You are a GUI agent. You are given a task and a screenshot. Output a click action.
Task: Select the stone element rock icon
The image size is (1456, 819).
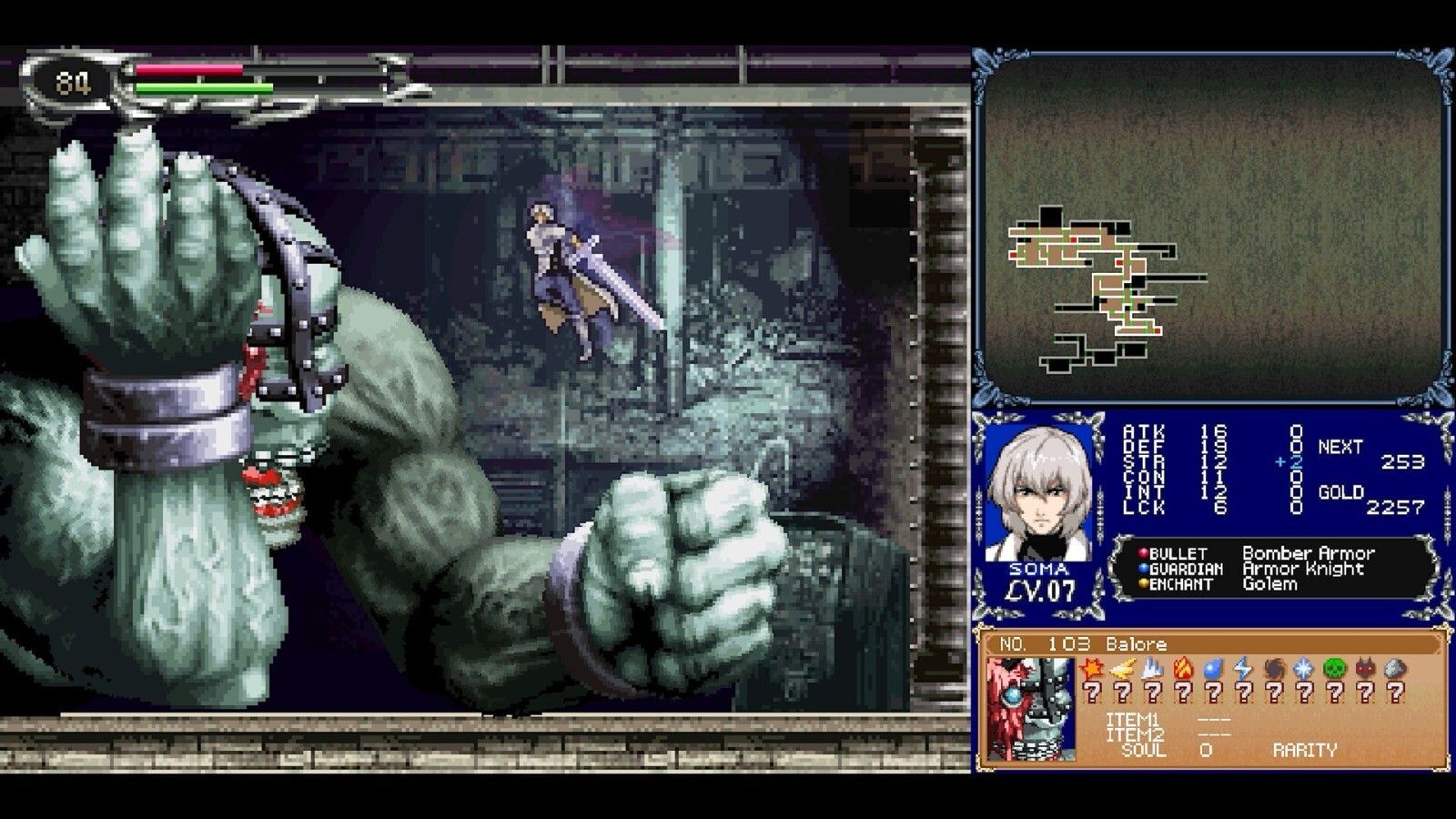[x=1393, y=667]
